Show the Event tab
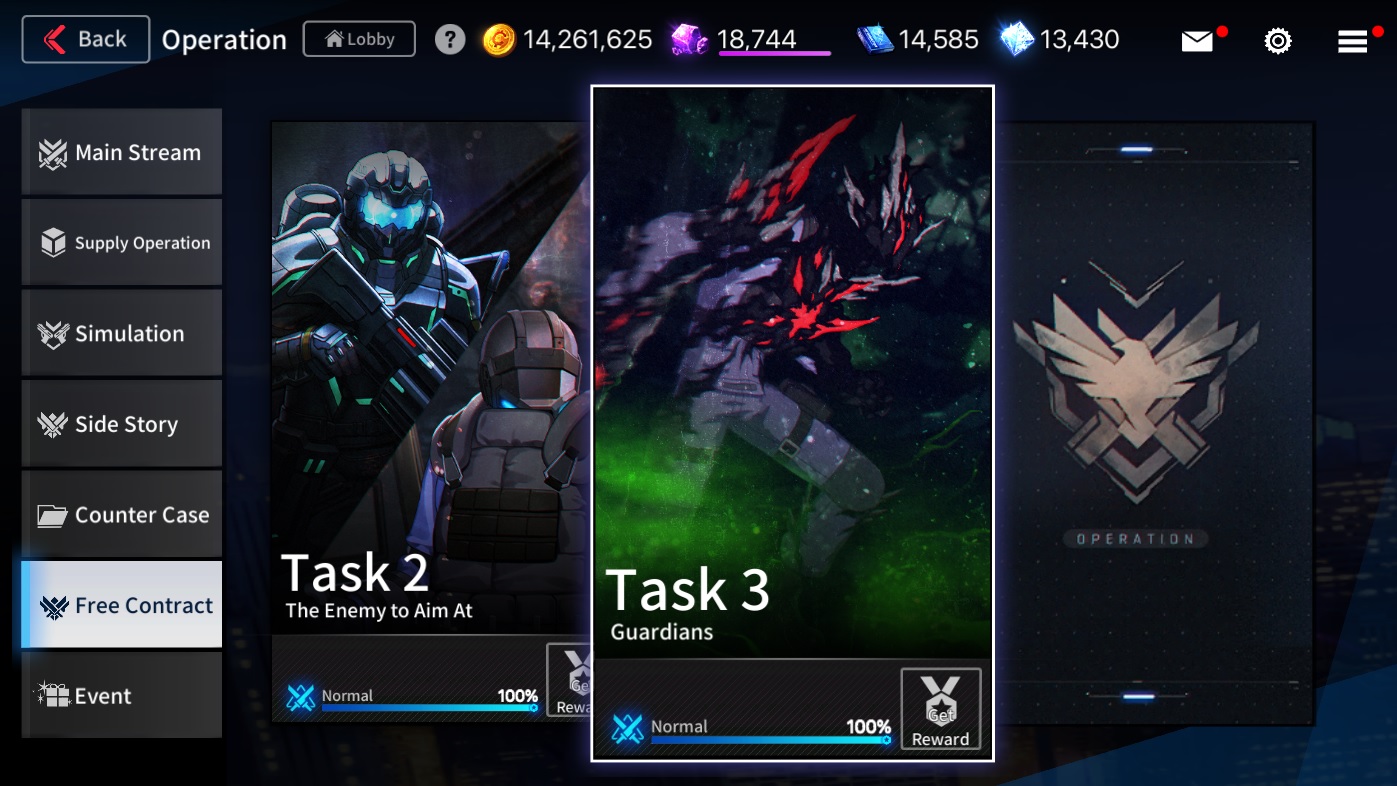Screen dimensions: 1397x786 (x=122, y=696)
